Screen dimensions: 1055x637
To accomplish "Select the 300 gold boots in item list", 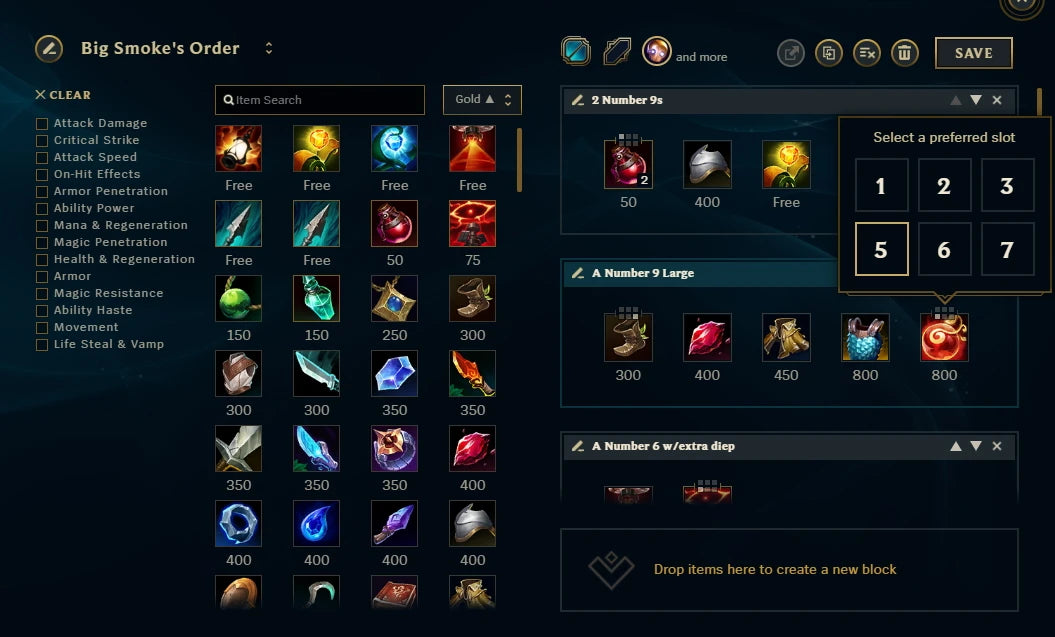I will click(473, 299).
